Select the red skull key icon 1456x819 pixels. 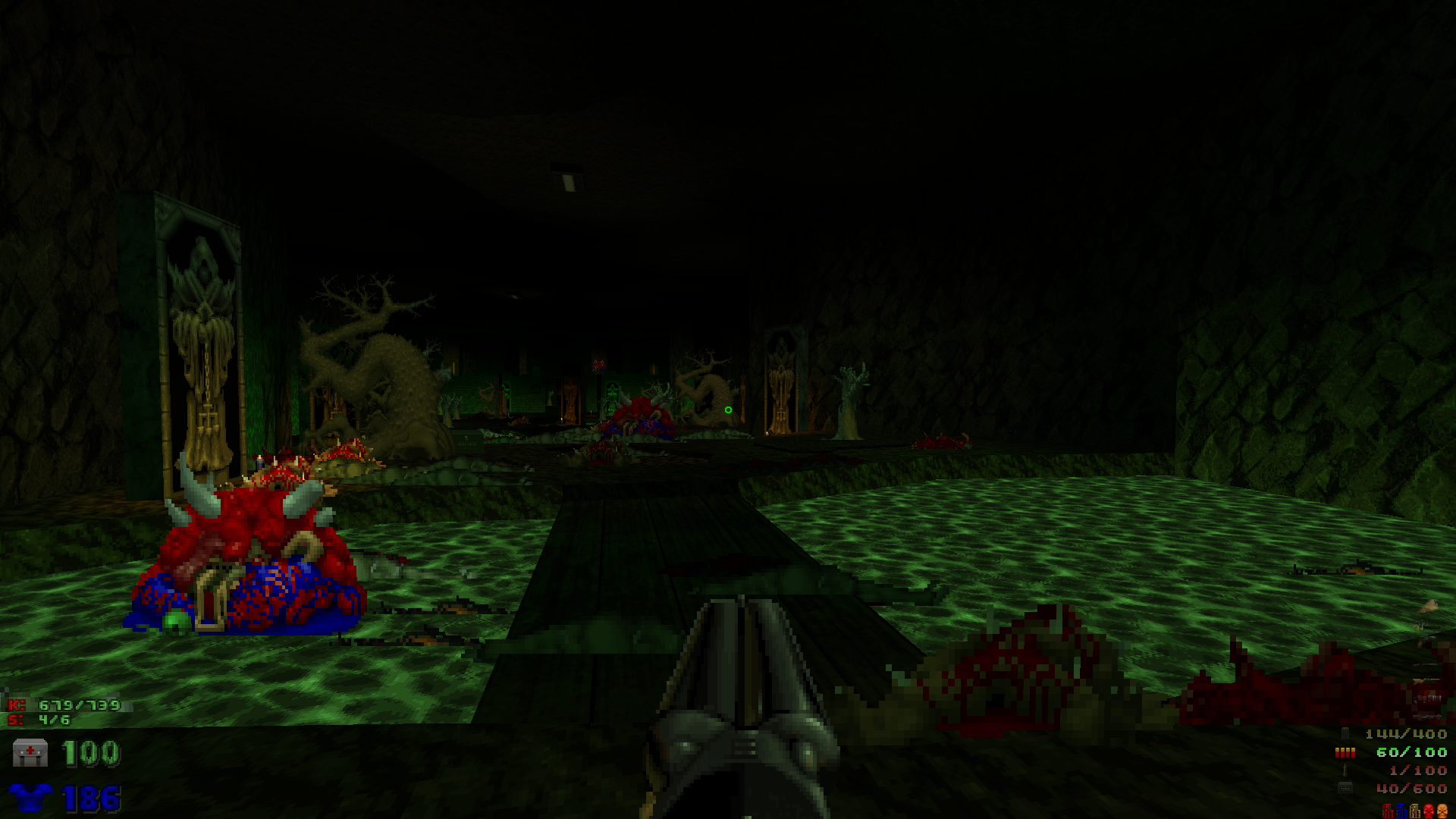click(1429, 811)
